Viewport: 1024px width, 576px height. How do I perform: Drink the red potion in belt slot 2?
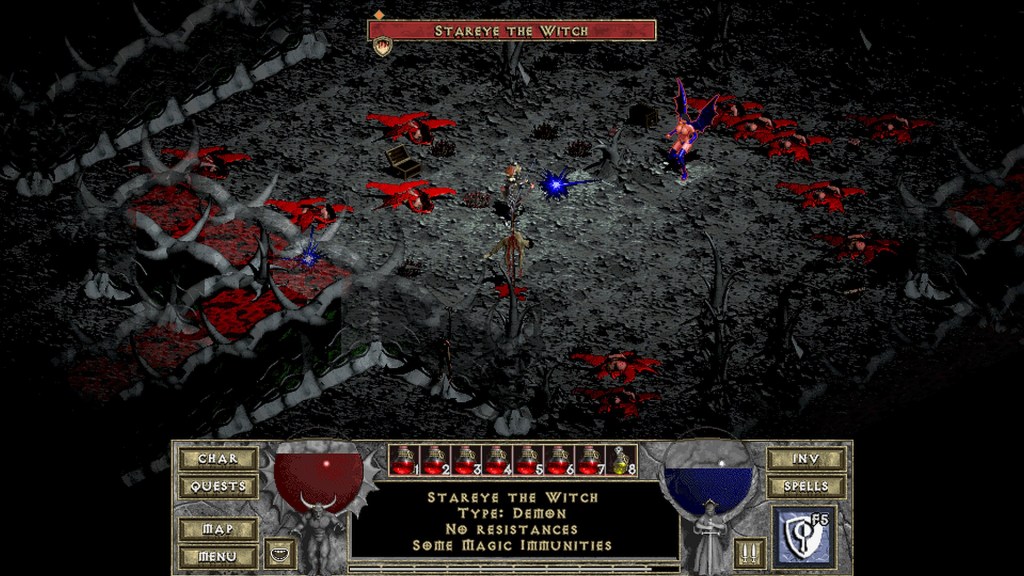click(x=434, y=460)
